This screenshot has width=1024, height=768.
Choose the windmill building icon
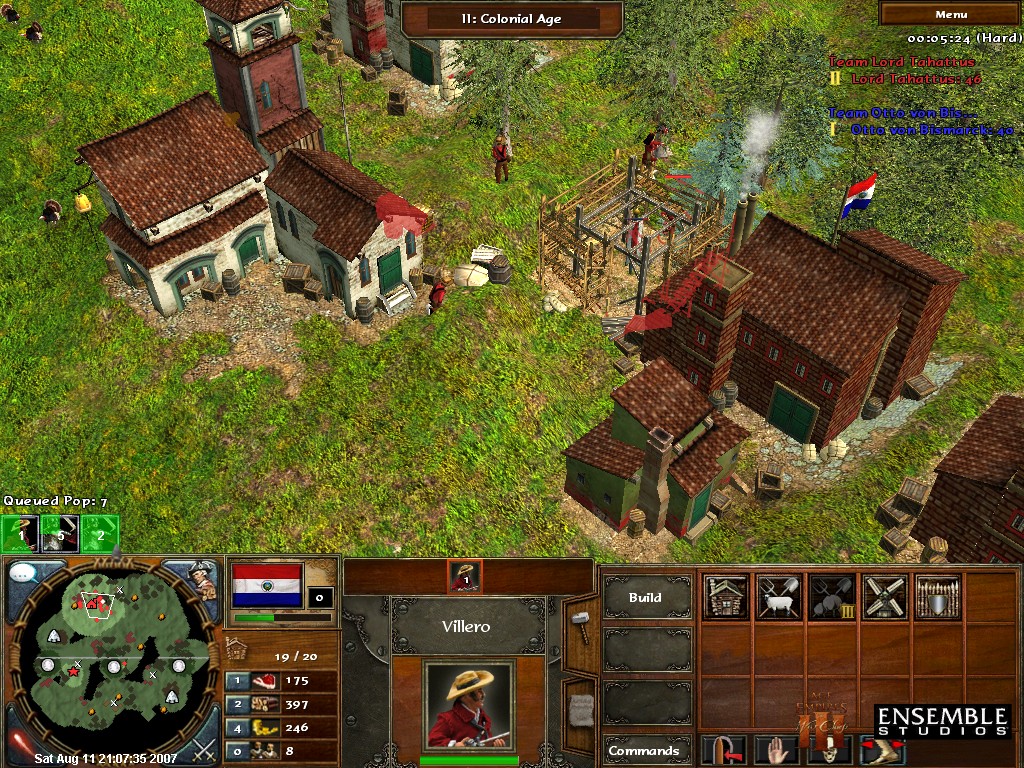[x=884, y=597]
